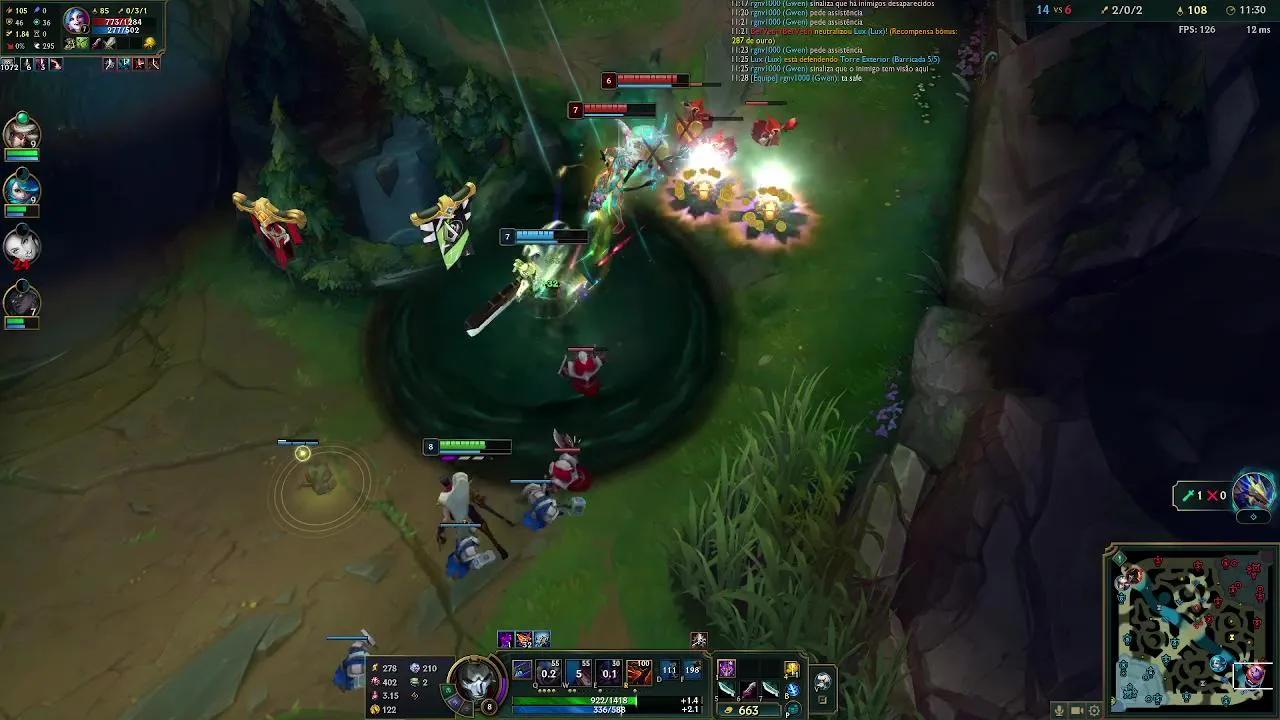Click the W ability icon
This screenshot has width=1280, height=720.
(576, 670)
